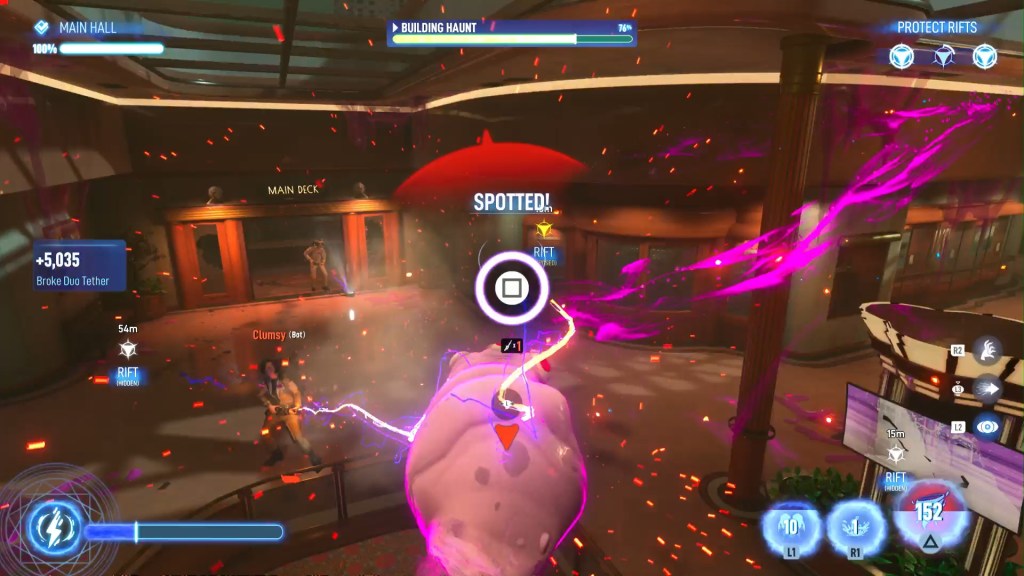Select the hidden rift marker at 54m

point(127,350)
